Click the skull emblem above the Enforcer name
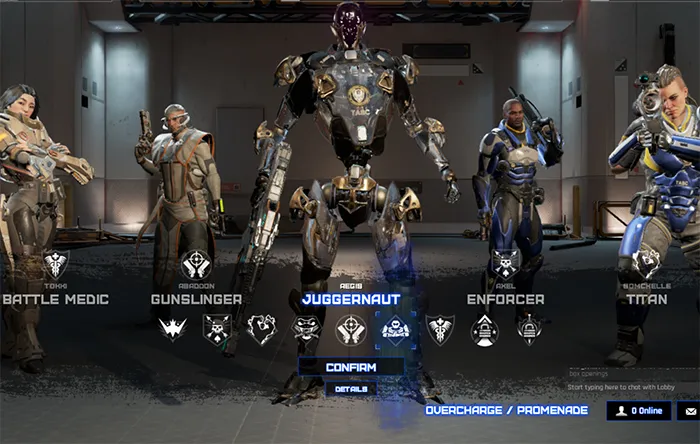 [x=505, y=264]
